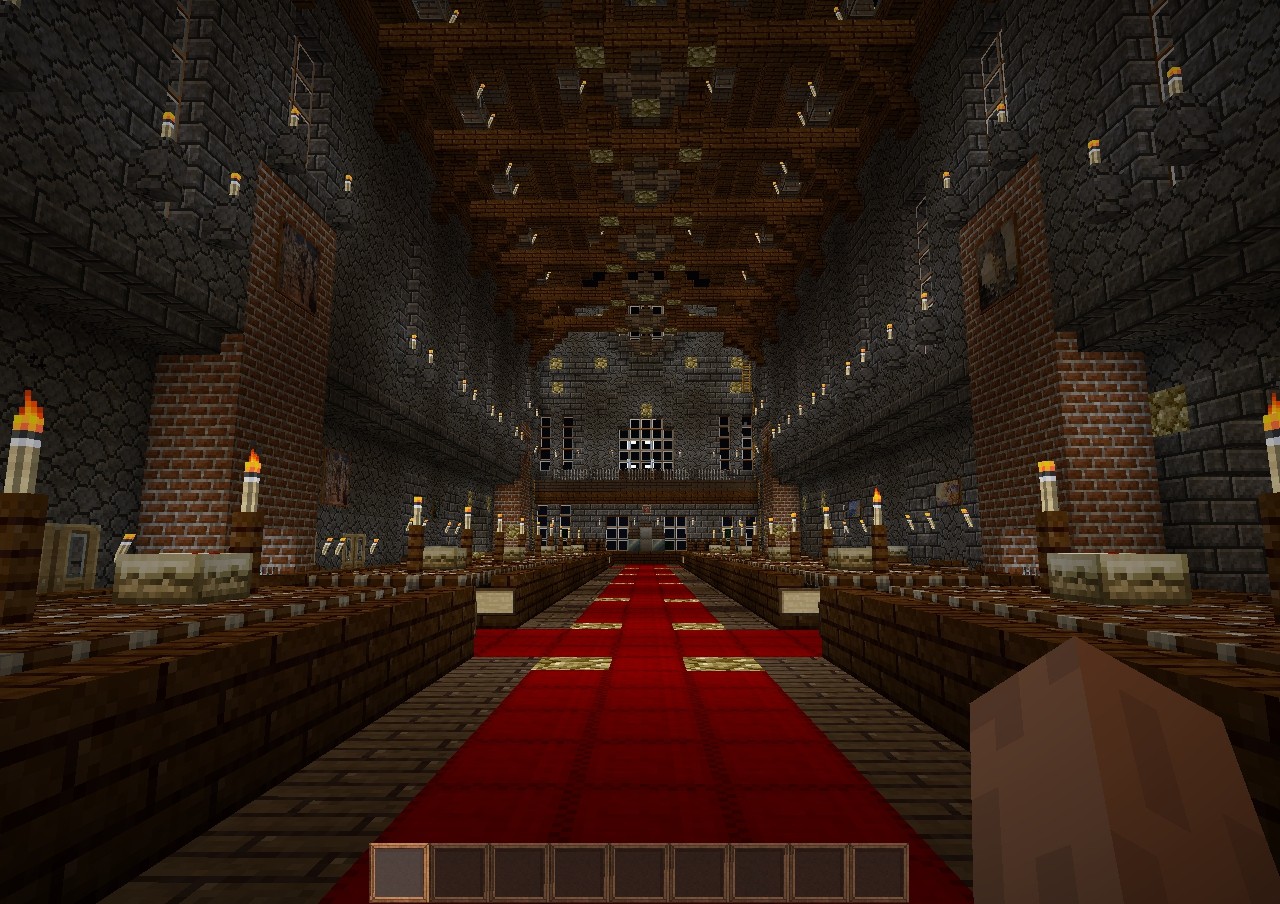Select the second hotbar slot
The width and height of the screenshot is (1280, 904).
[458, 872]
